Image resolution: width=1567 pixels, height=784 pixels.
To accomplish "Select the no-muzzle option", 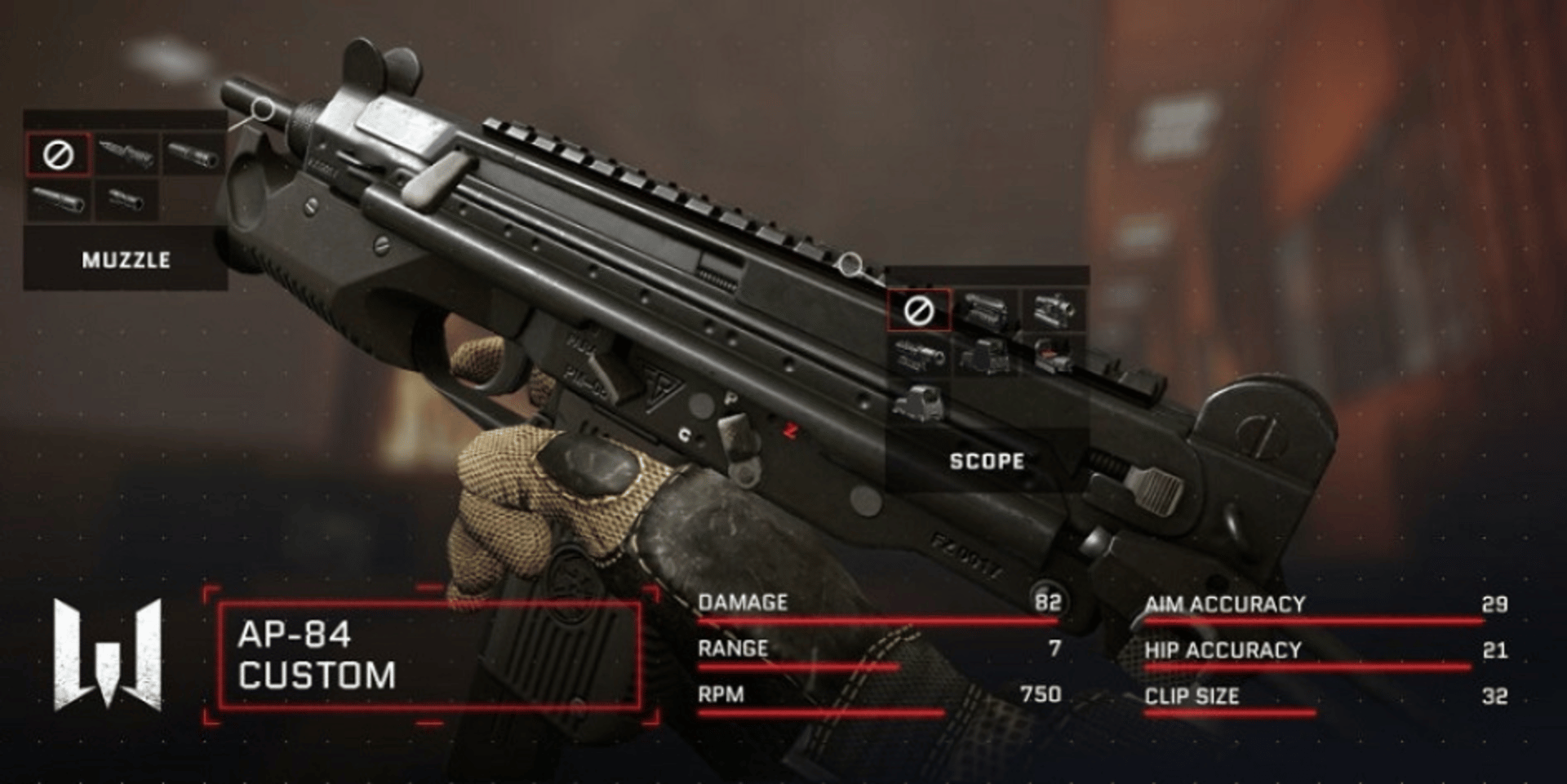I will coord(58,154).
